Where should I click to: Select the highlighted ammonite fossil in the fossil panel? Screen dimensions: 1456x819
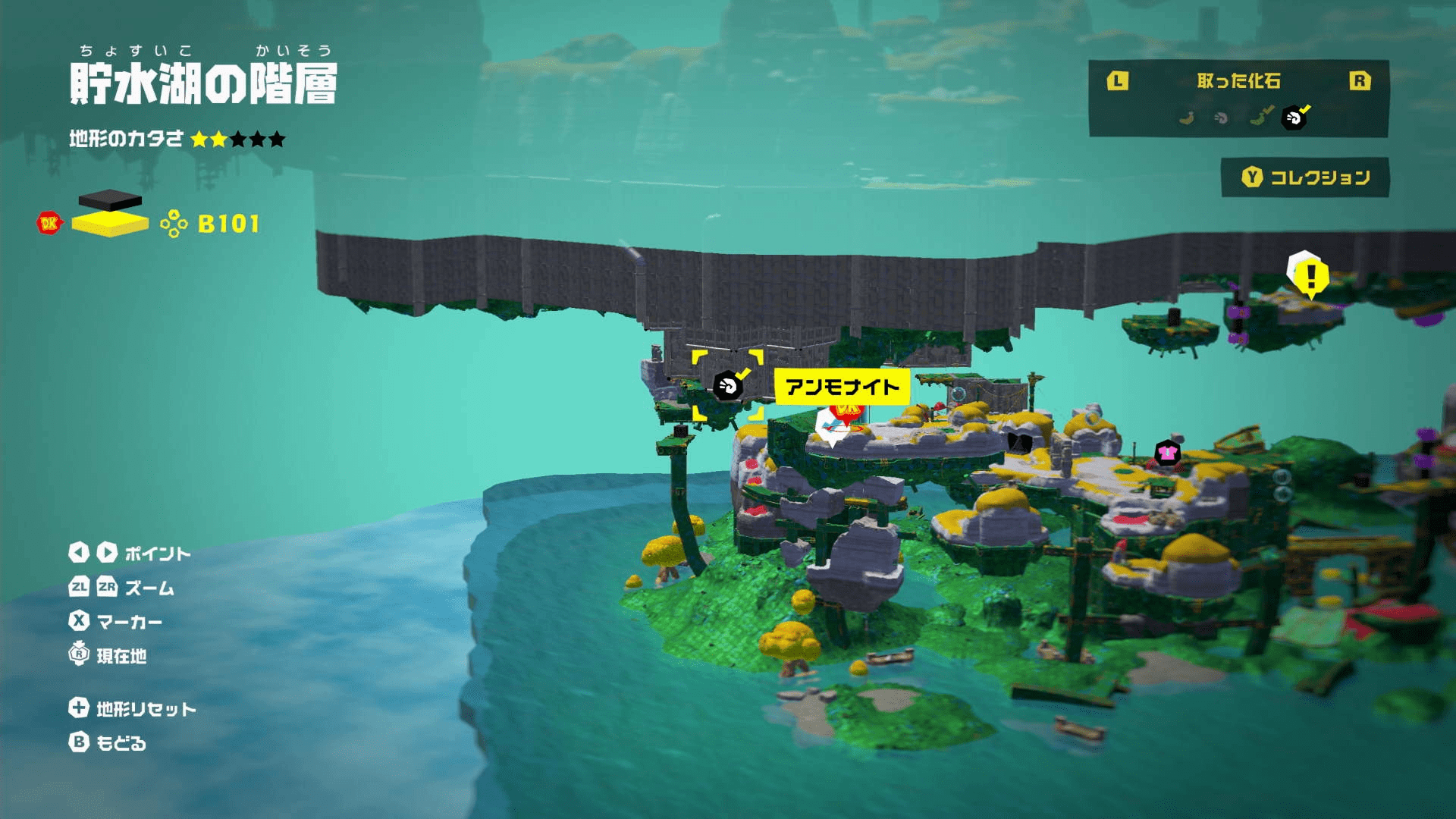[1294, 118]
